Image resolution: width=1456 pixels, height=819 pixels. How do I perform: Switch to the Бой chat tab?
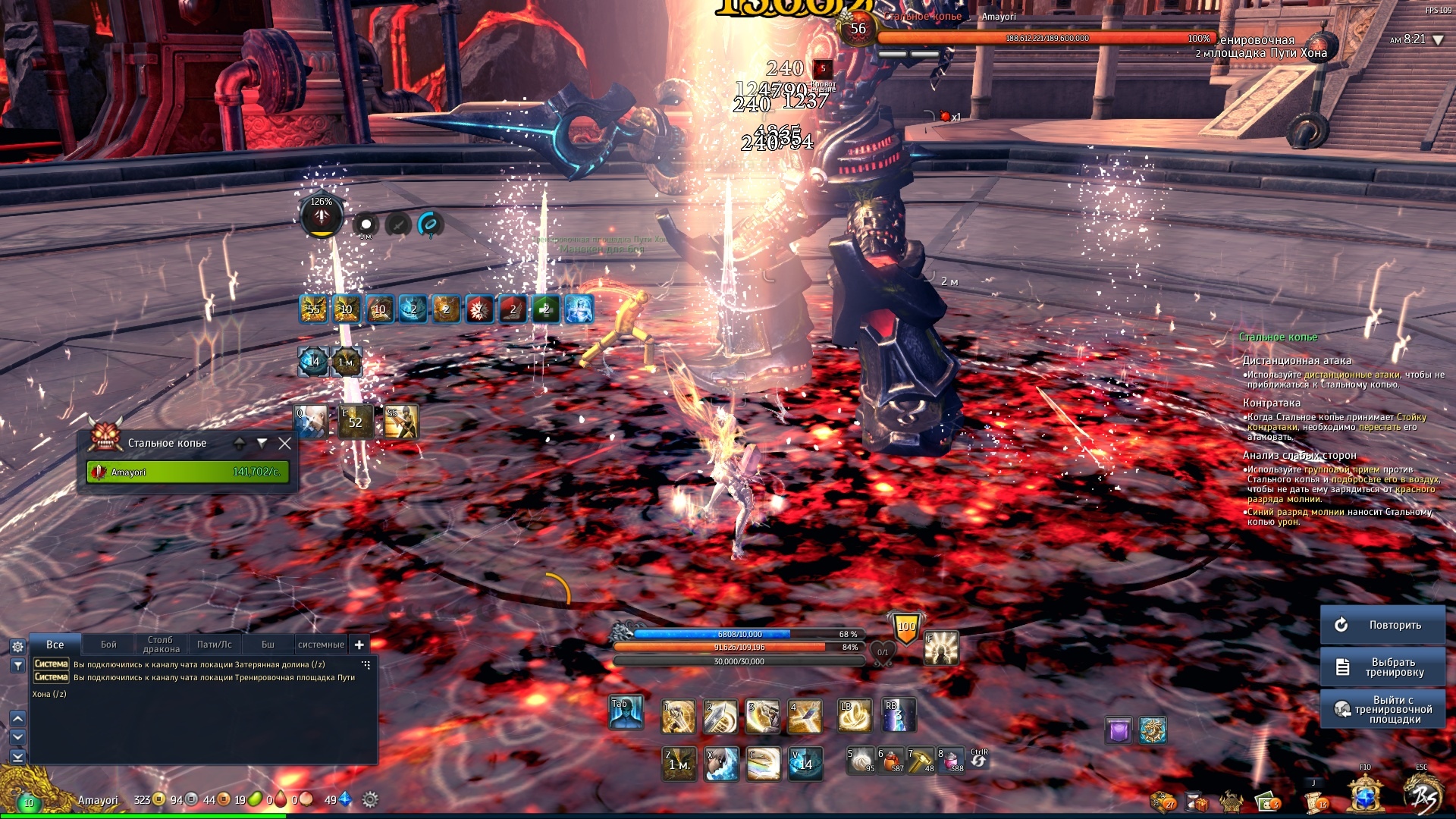click(108, 645)
